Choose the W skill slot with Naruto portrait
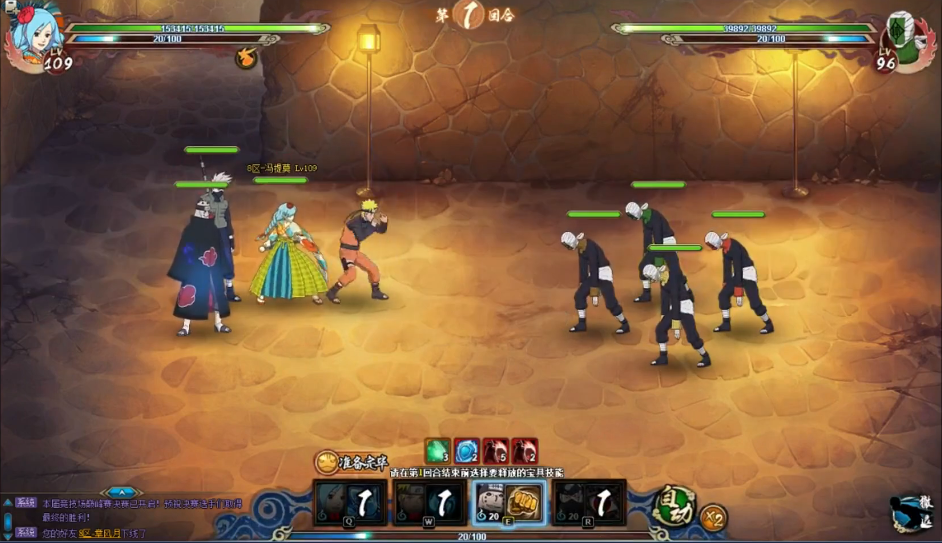The width and height of the screenshot is (942, 543). click(x=427, y=502)
